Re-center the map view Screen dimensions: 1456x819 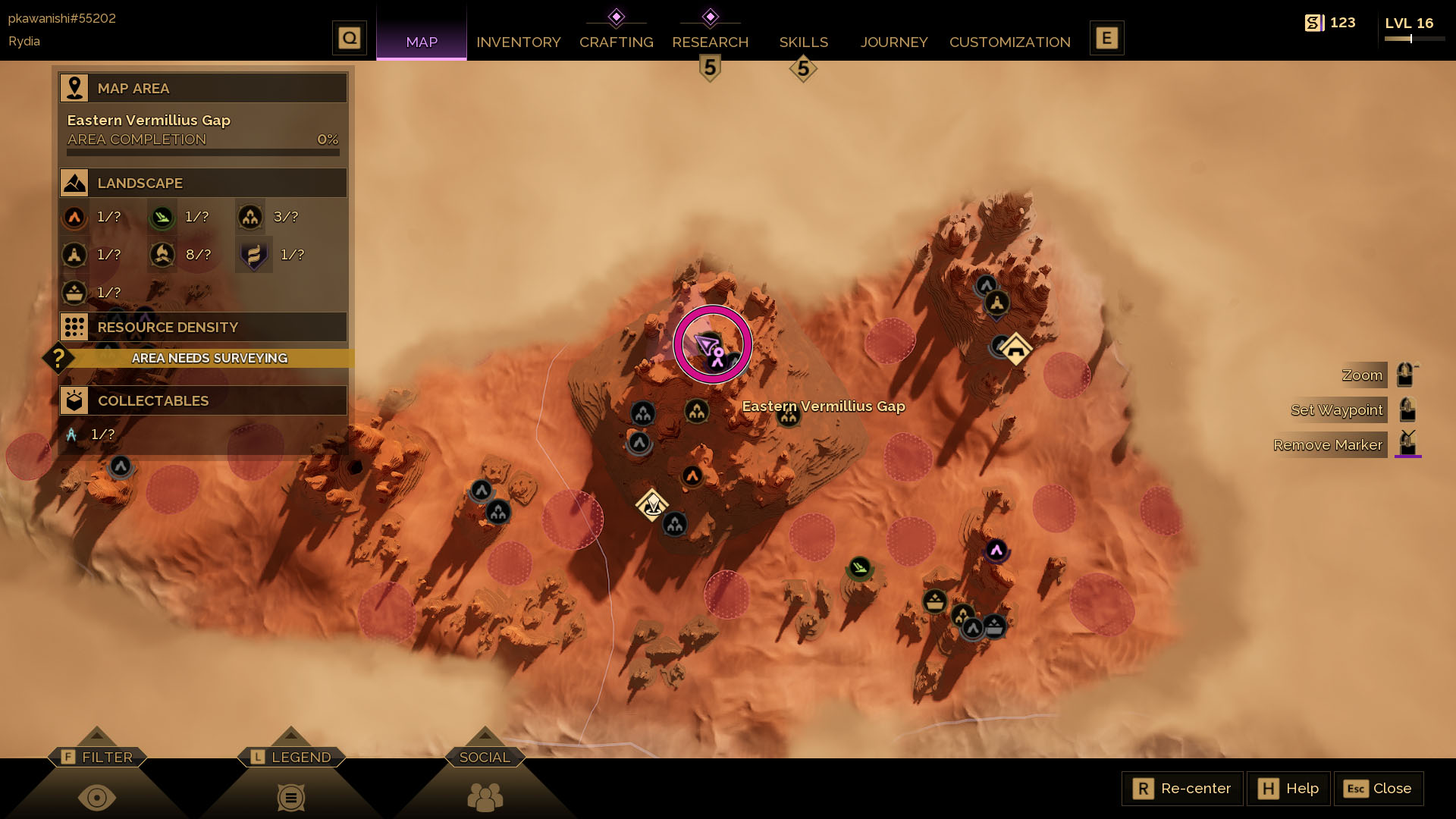pyautogui.click(x=1182, y=789)
